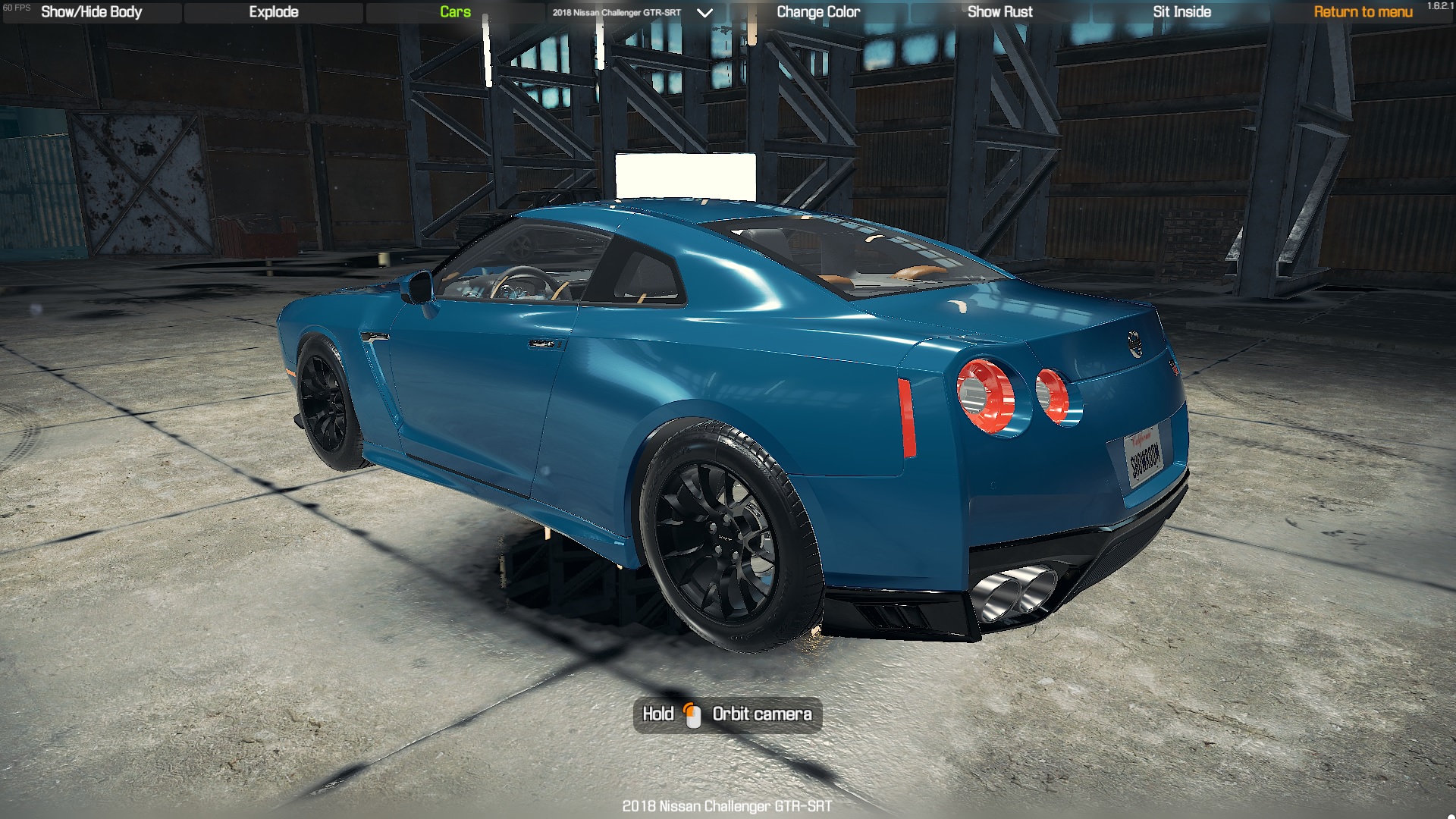The width and height of the screenshot is (1456, 819).
Task: Open the Cars list
Action: pyautogui.click(x=455, y=12)
